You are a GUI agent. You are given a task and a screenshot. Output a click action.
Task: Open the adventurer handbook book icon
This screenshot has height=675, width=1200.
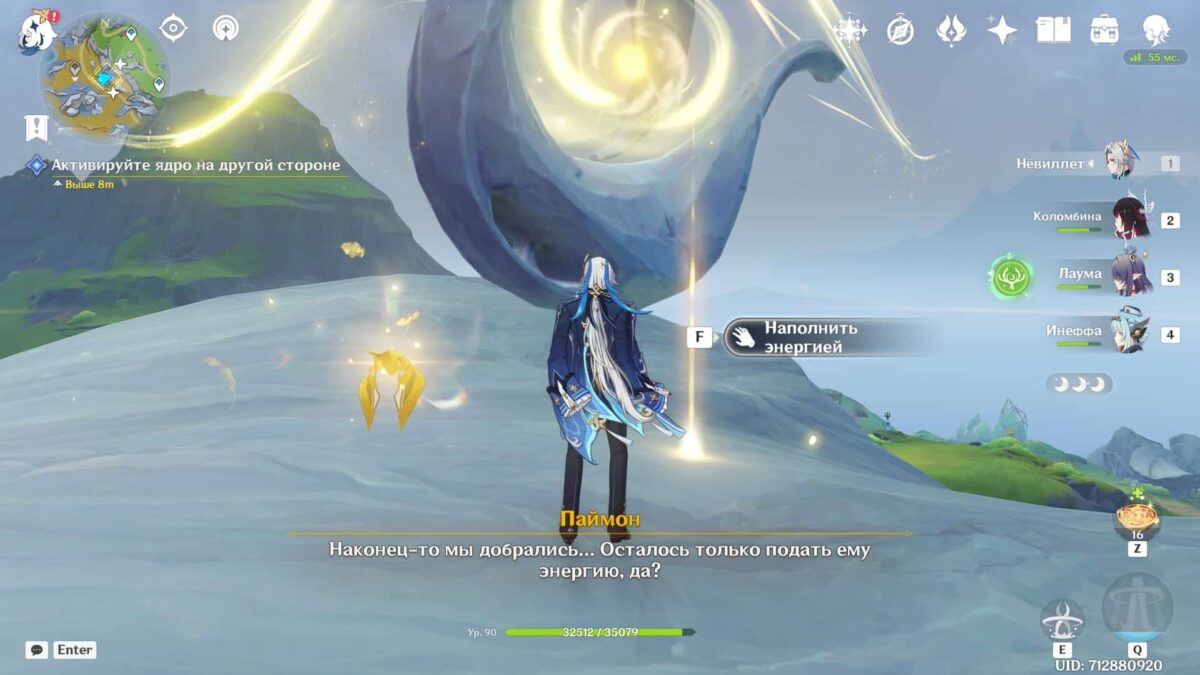tap(1053, 30)
